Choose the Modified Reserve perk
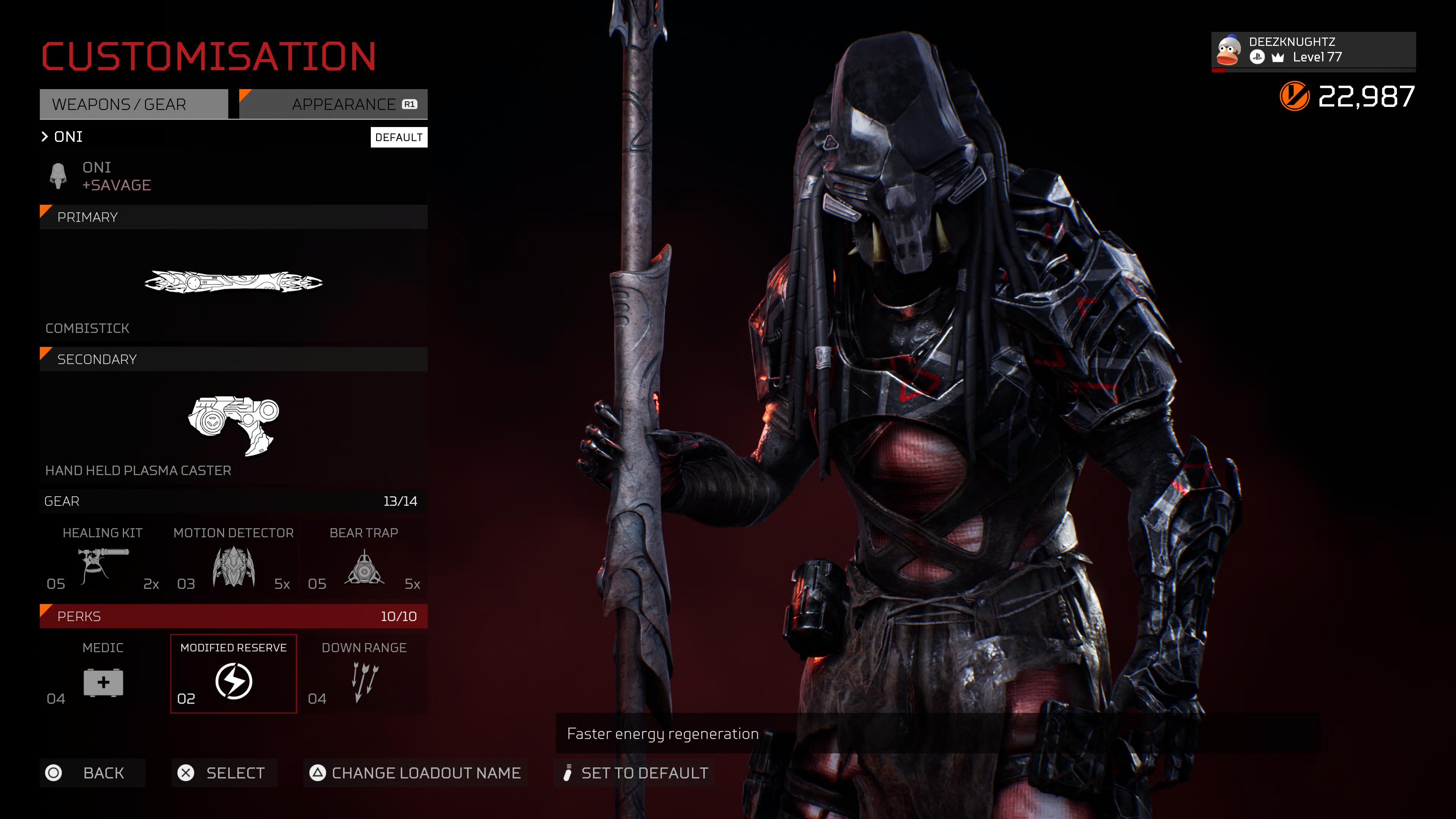Viewport: 1456px width, 819px height. coord(234,674)
